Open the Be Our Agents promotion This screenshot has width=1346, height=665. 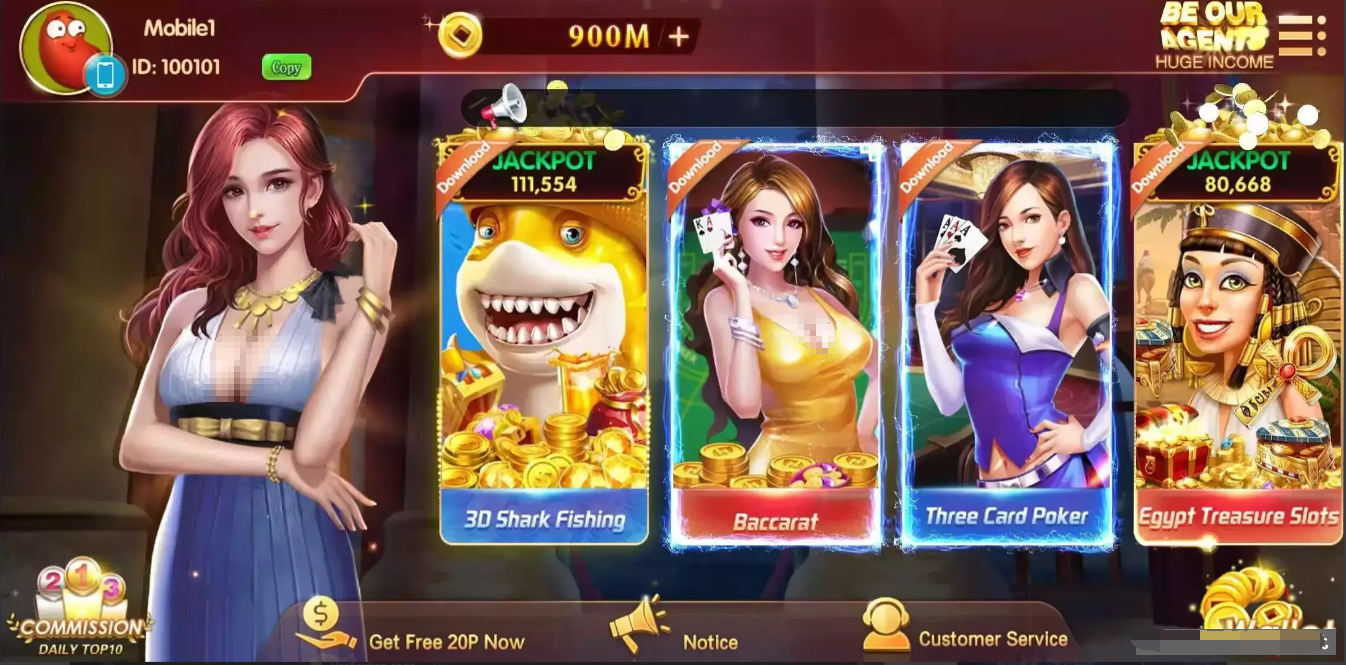[1215, 37]
